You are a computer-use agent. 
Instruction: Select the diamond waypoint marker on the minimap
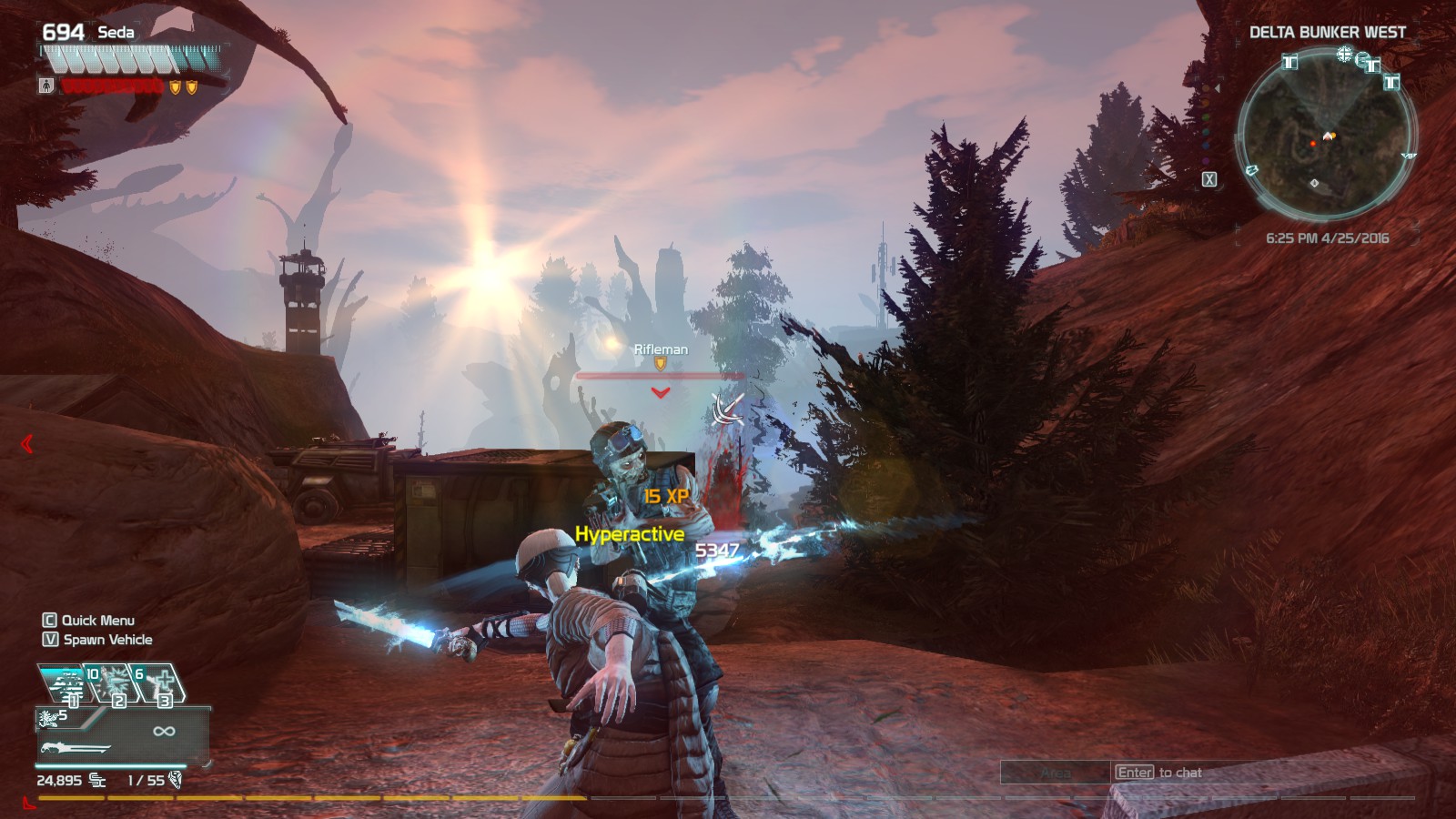[x=1314, y=183]
